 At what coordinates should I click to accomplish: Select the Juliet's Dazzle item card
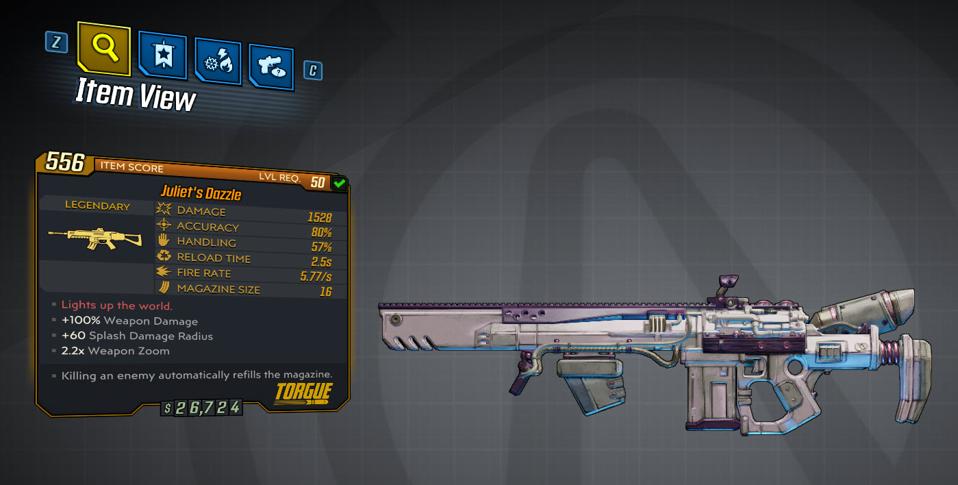click(193, 282)
